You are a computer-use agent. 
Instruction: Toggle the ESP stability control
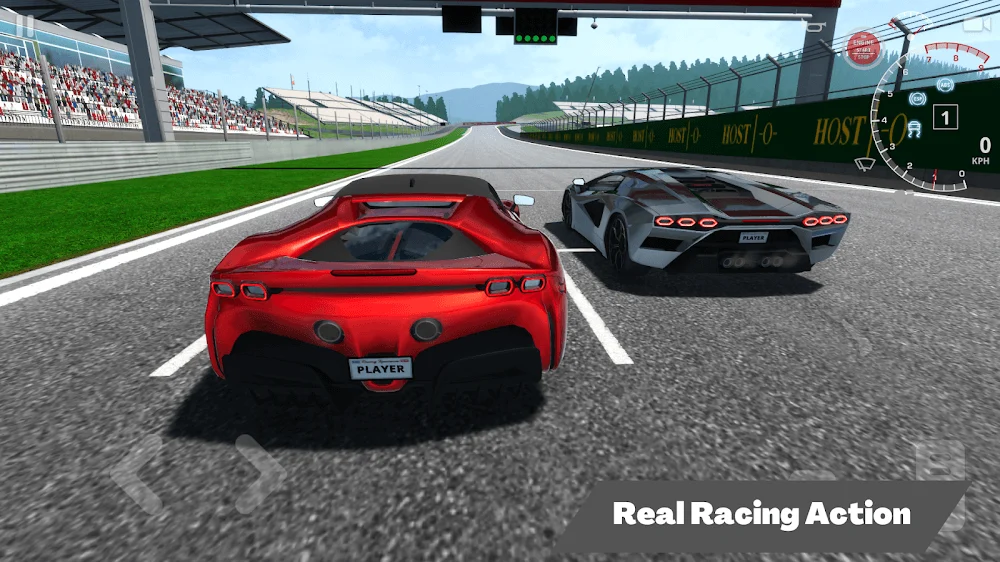(x=916, y=98)
